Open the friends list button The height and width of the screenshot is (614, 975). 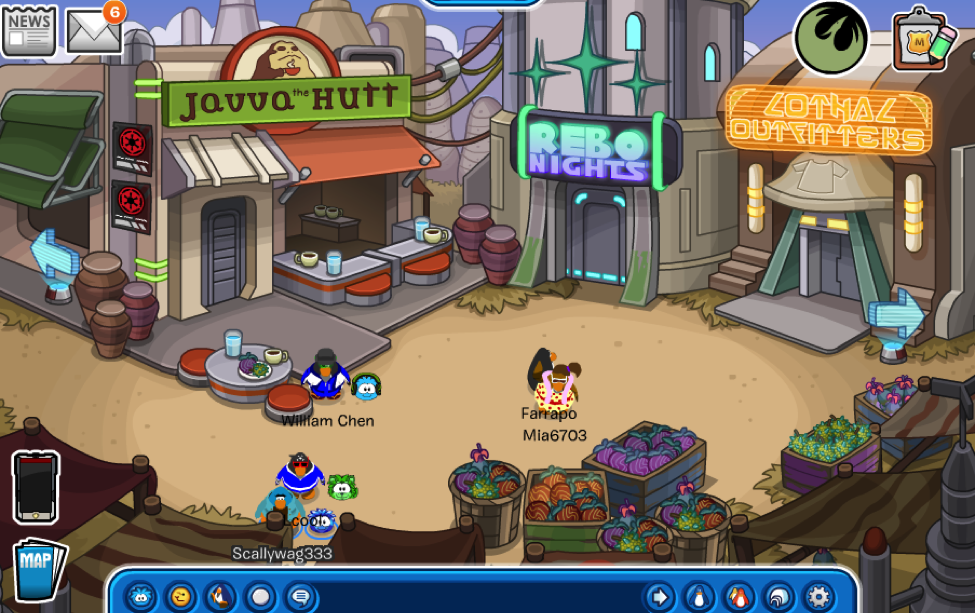pos(739,597)
